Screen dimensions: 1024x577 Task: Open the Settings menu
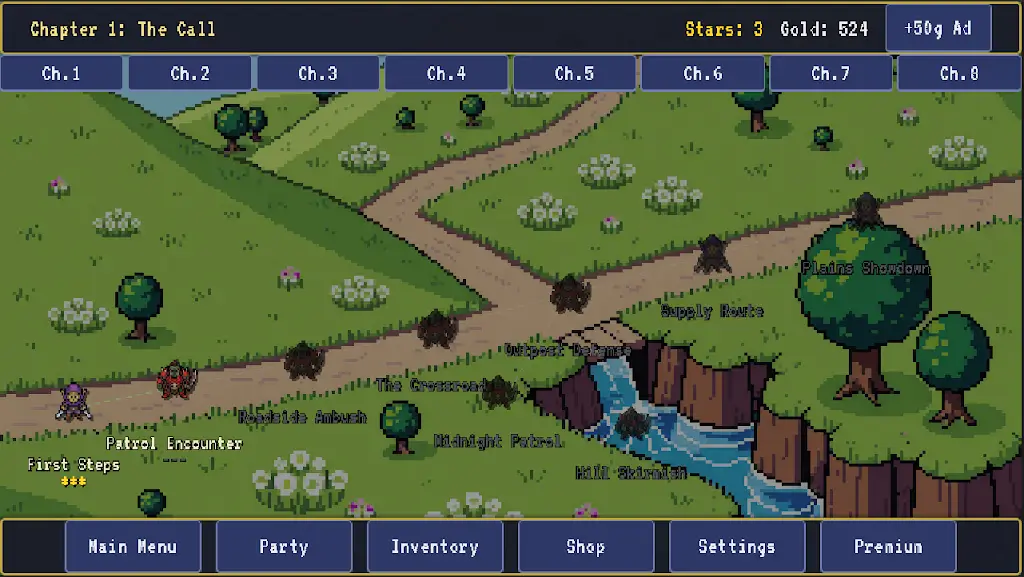(737, 546)
